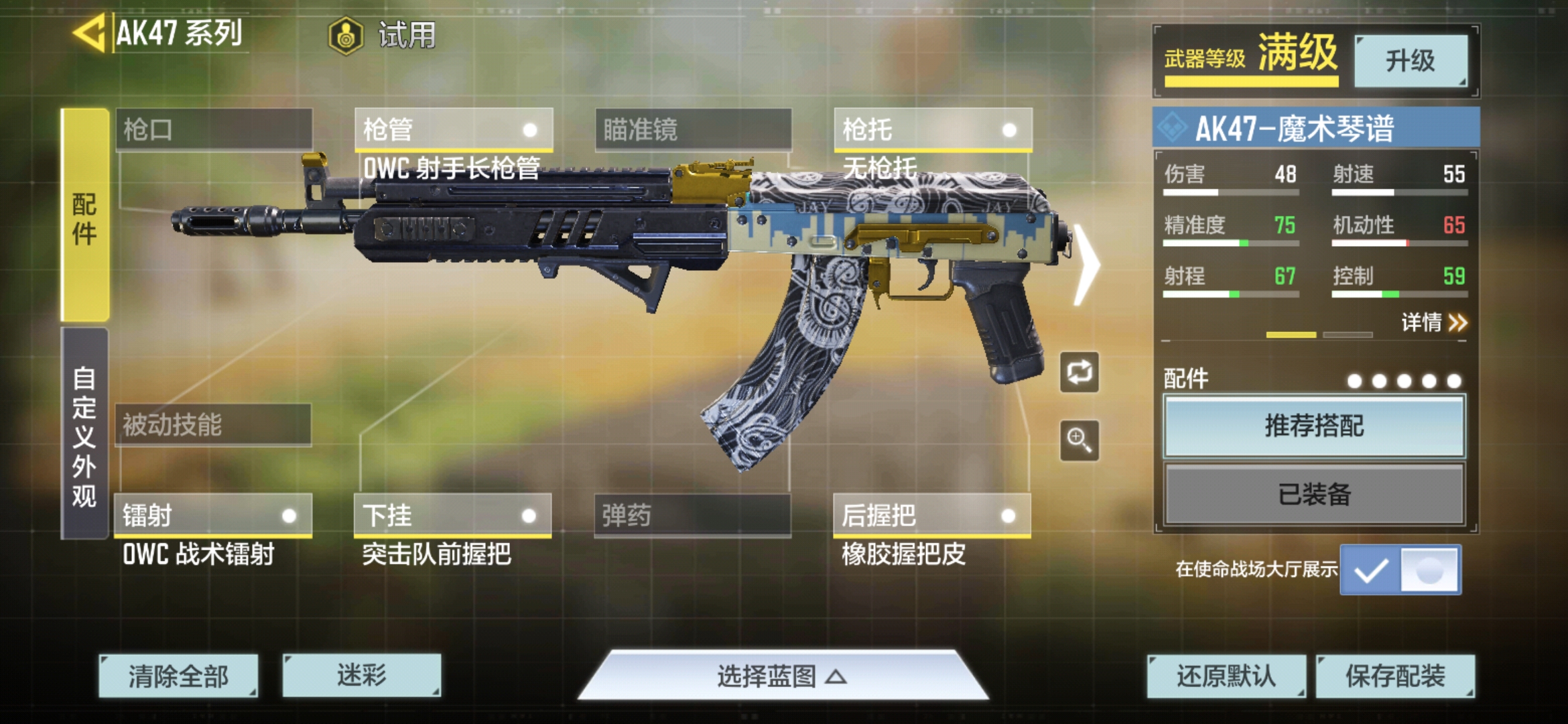The height and width of the screenshot is (724, 1568).
Task: Open the 镭射 laser slot
Action: (213, 515)
